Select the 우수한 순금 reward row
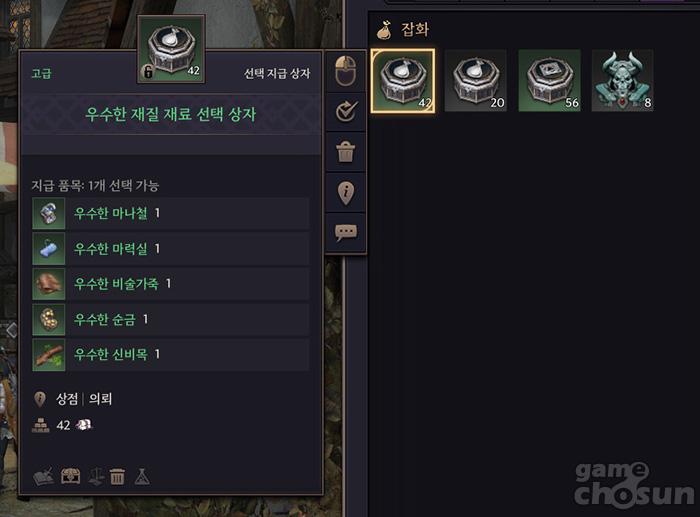700x517 pixels. (x=170, y=319)
